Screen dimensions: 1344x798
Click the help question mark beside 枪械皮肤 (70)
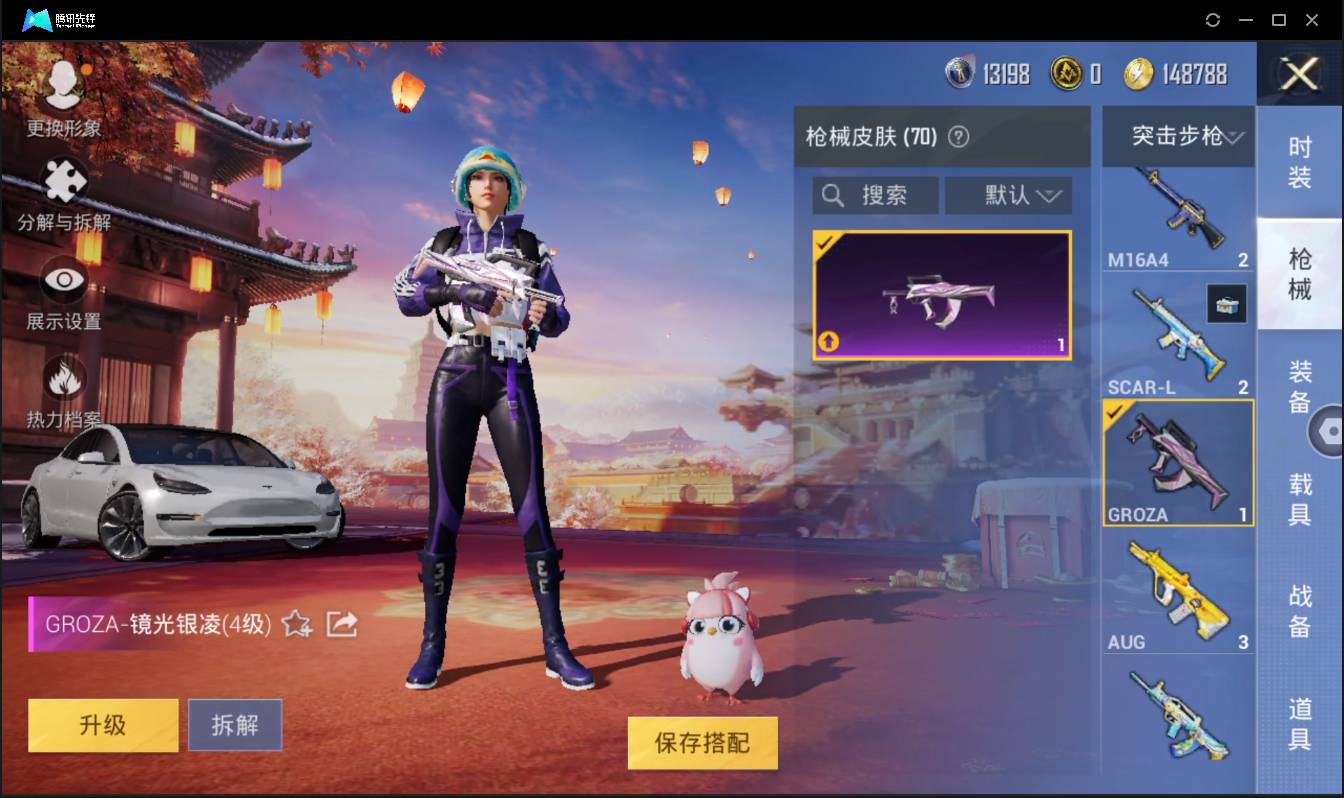click(958, 137)
